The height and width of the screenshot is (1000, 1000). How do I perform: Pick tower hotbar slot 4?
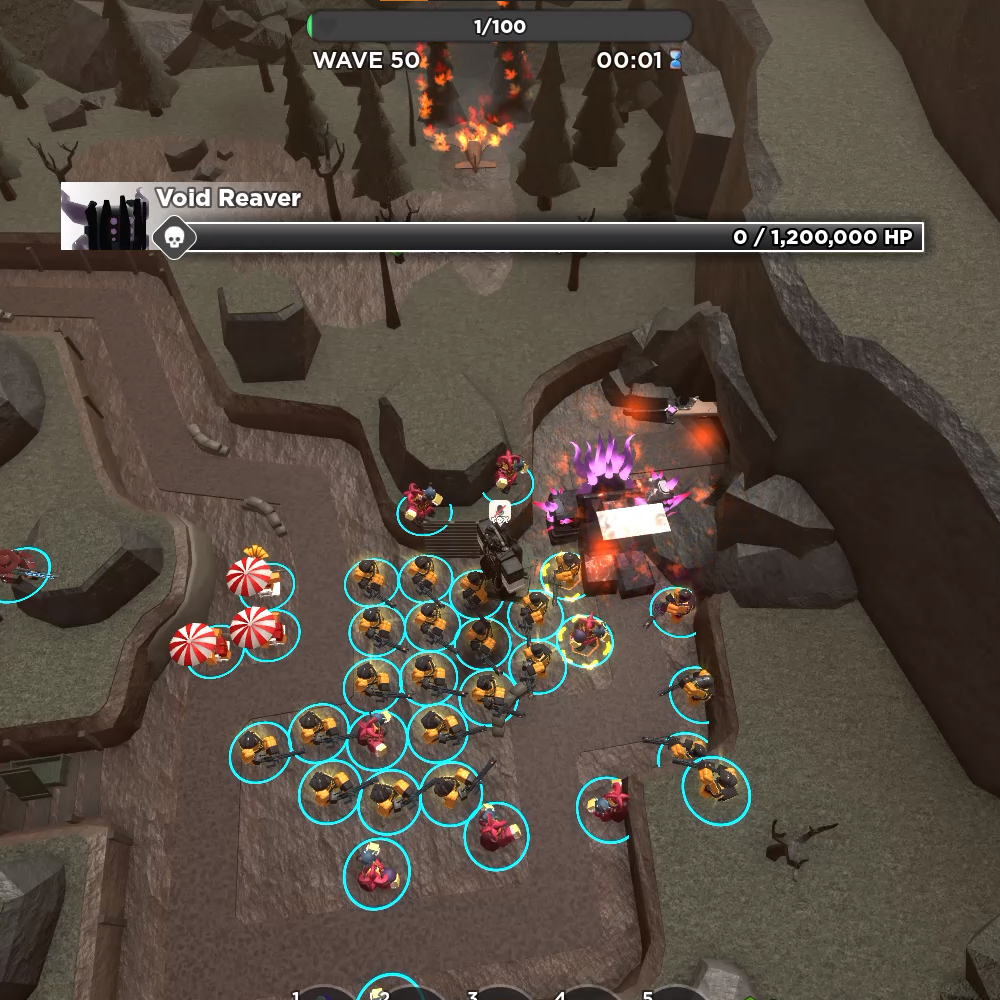coord(588,994)
